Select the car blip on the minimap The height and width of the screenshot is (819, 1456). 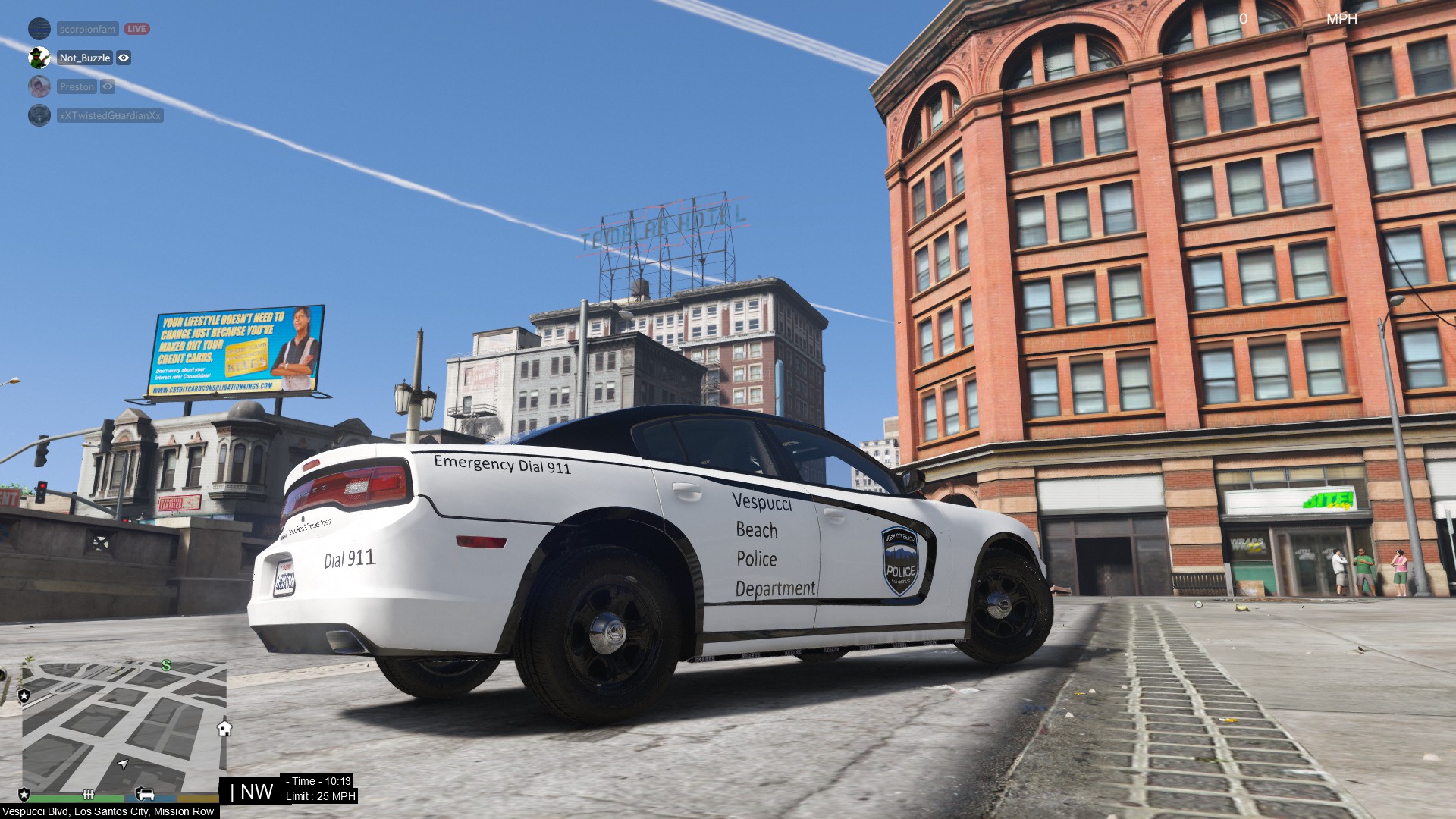point(145,794)
